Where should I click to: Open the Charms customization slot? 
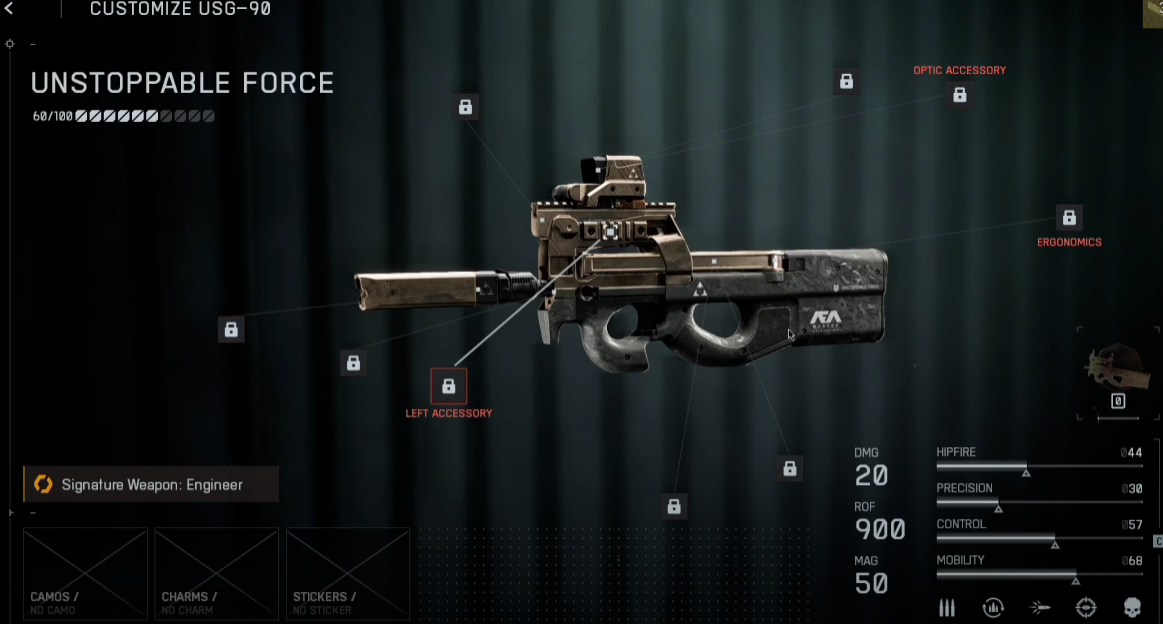tap(216, 573)
